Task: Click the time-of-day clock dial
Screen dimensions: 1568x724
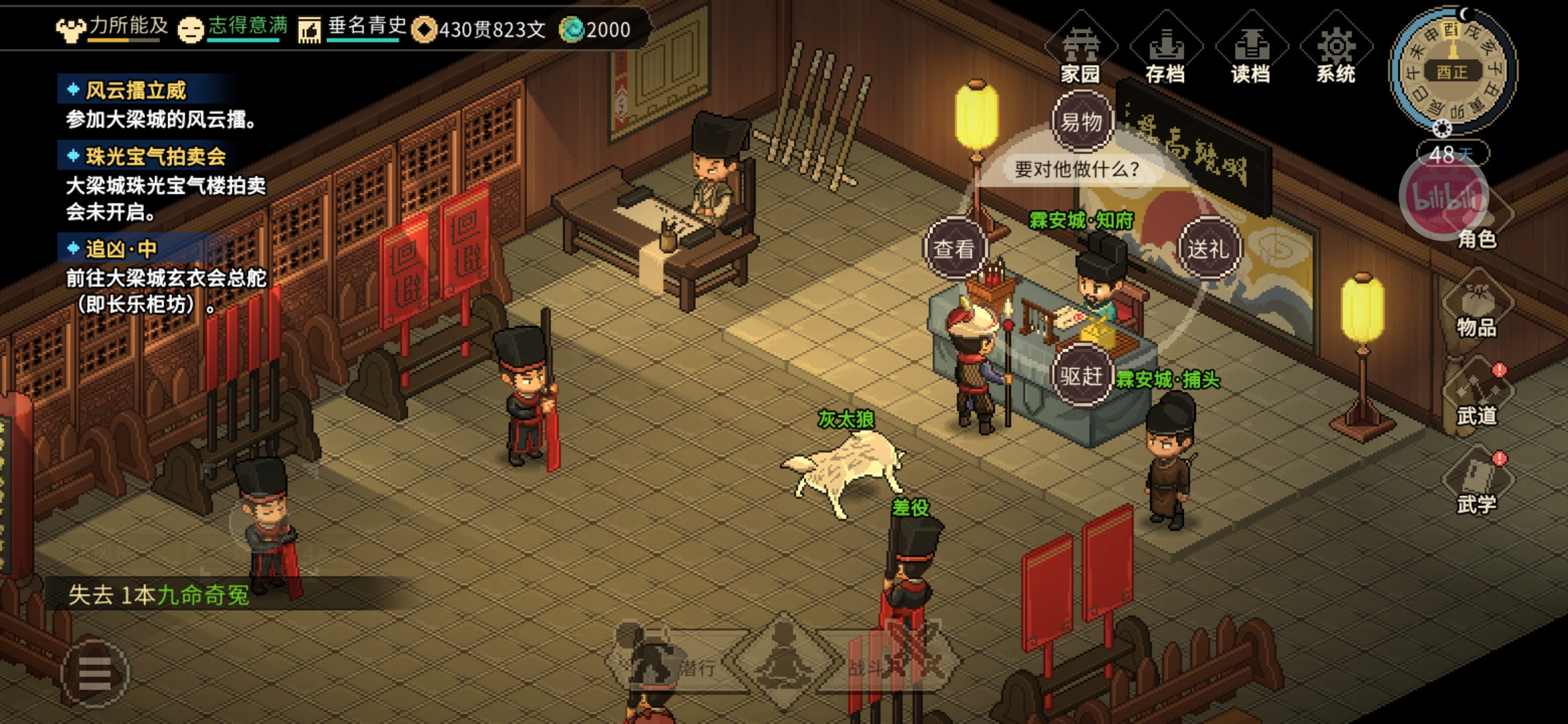Action: point(1452,70)
